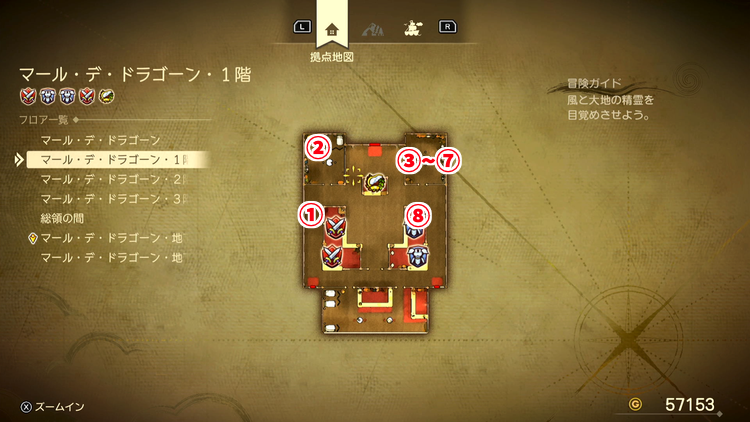
Task: Click the upper red crossed-swords shop icon
Action: (335, 227)
